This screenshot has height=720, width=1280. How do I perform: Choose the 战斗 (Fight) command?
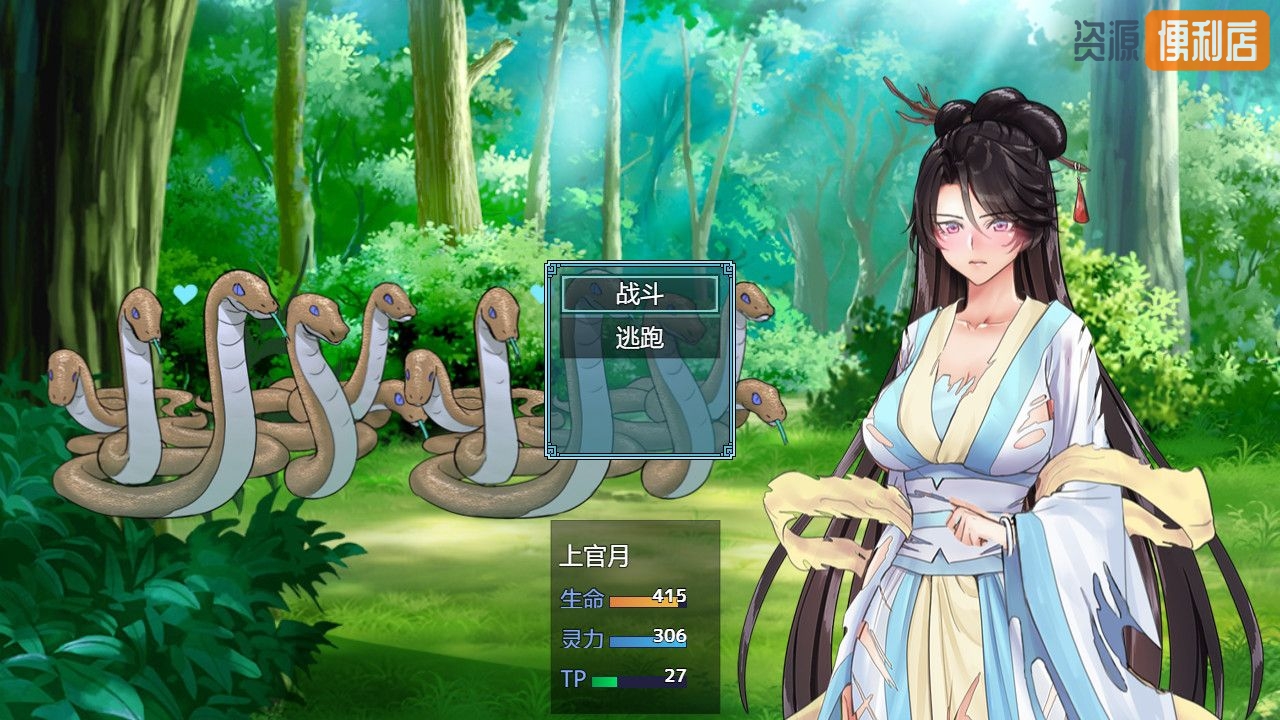640,294
